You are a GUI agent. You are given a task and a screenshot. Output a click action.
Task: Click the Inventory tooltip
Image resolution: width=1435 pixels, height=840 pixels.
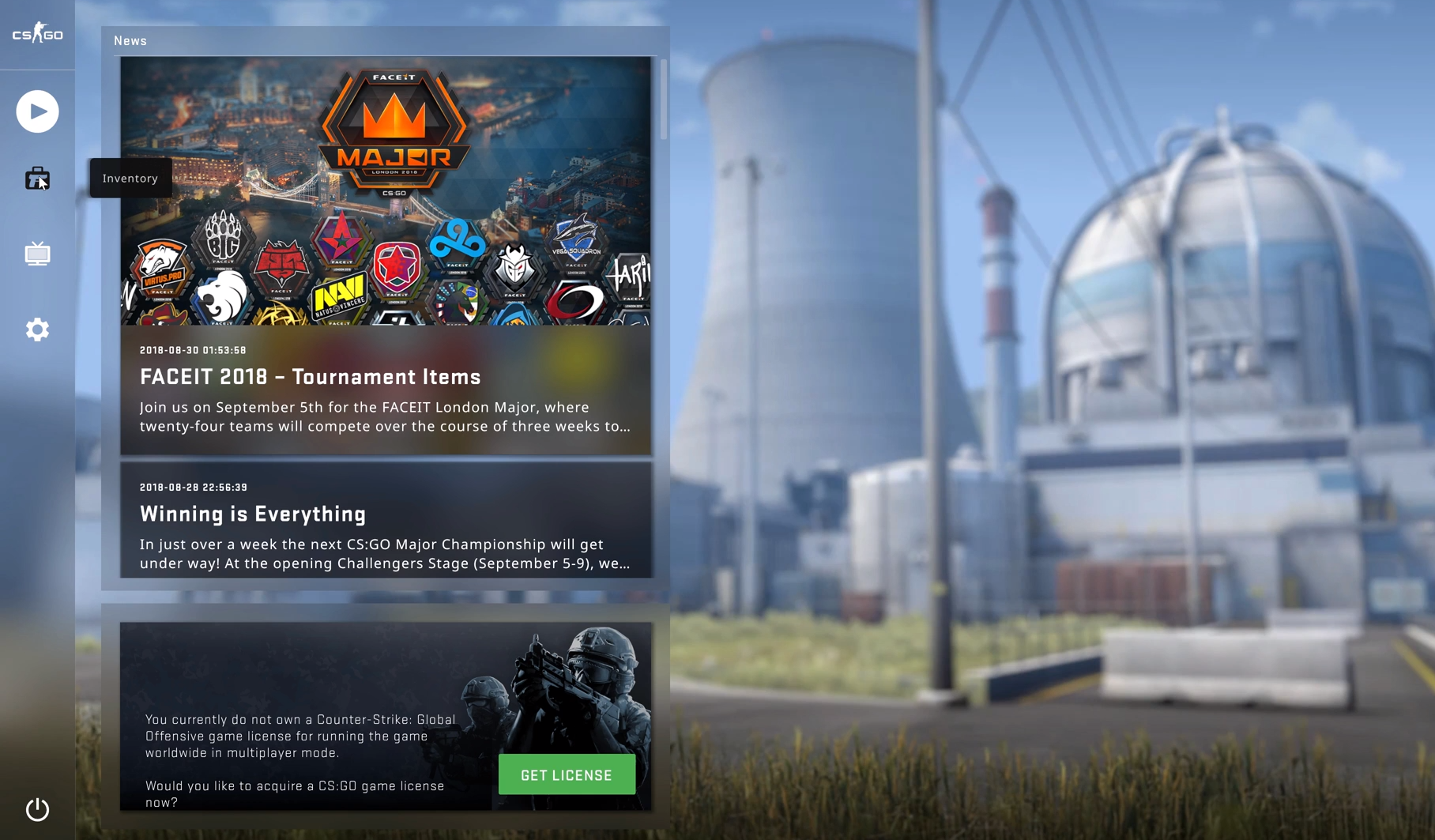pyautogui.click(x=130, y=178)
